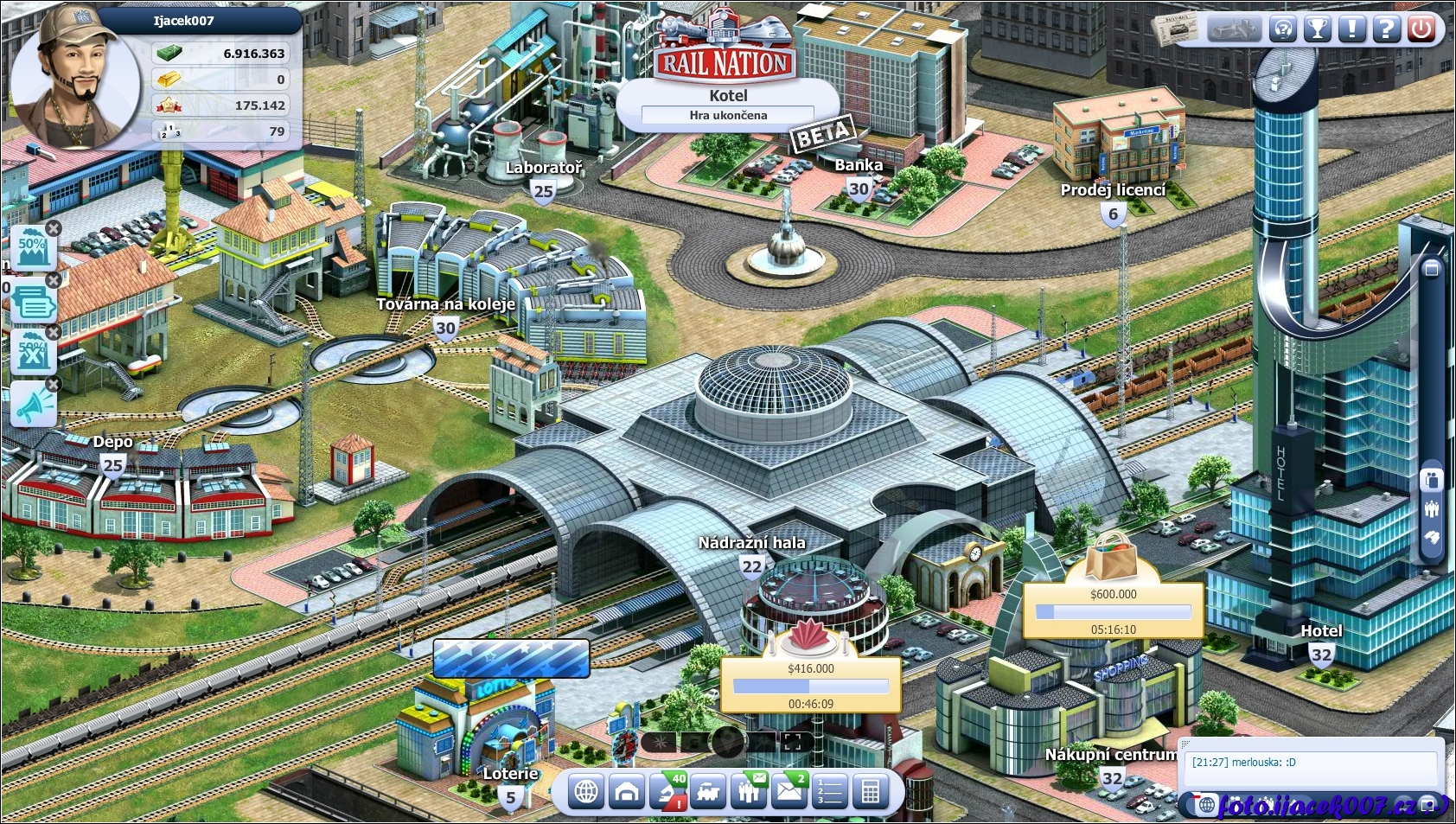Open the engine shed toolbar button
Viewport: 1456px width, 824px height.
[627, 791]
